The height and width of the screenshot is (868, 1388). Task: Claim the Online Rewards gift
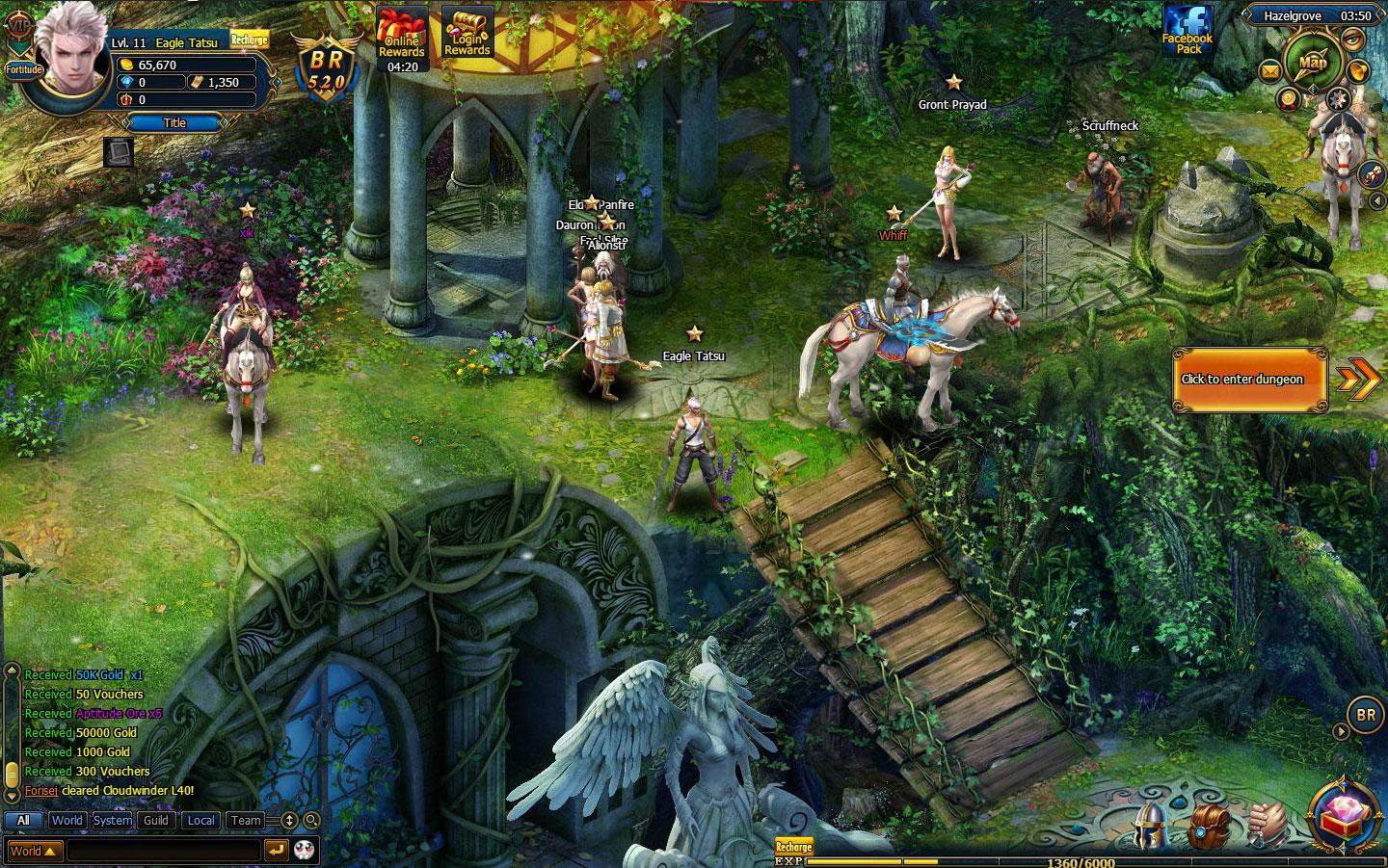click(402, 35)
